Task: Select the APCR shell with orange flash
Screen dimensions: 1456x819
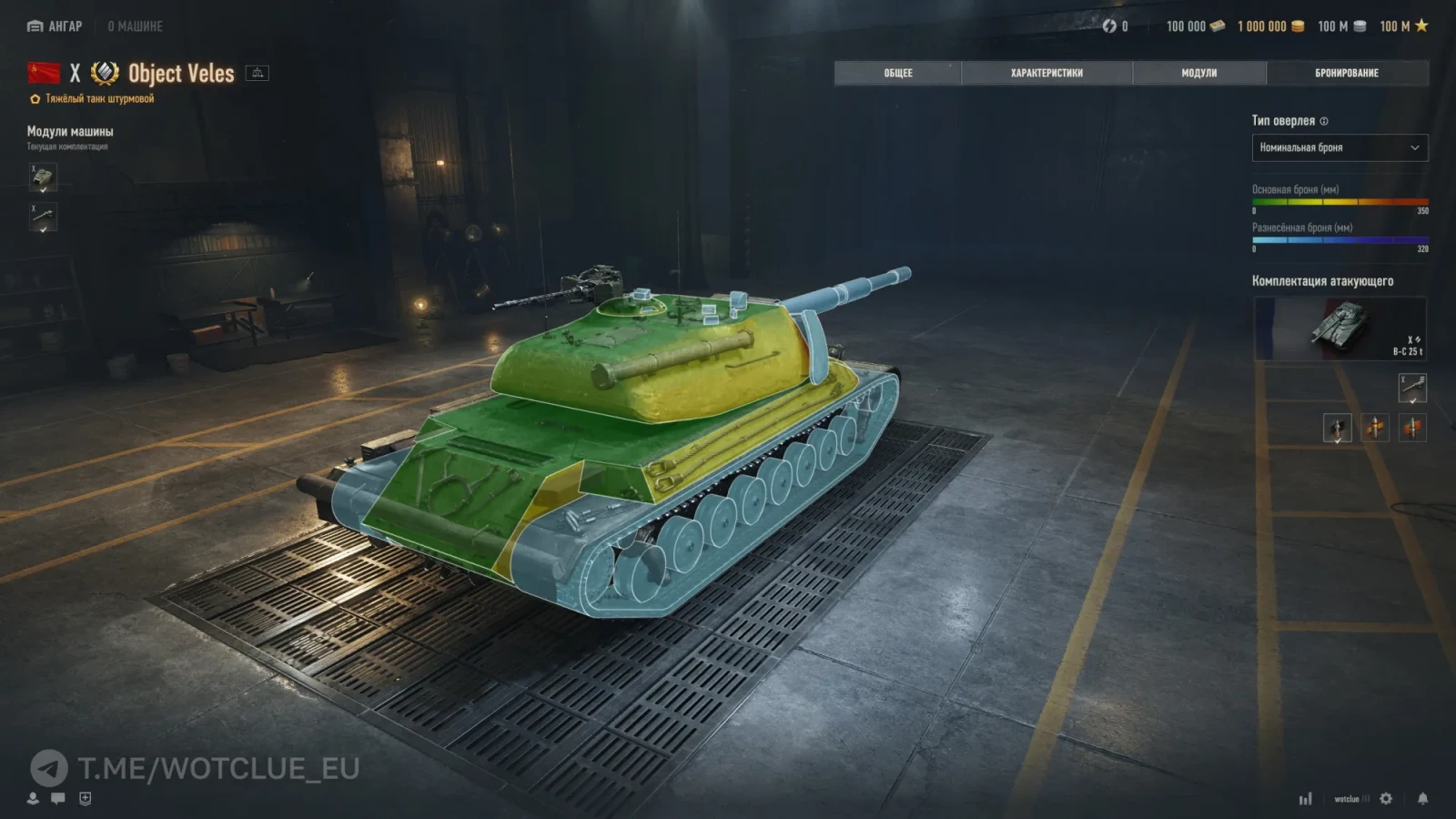Action: [1412, 428]
